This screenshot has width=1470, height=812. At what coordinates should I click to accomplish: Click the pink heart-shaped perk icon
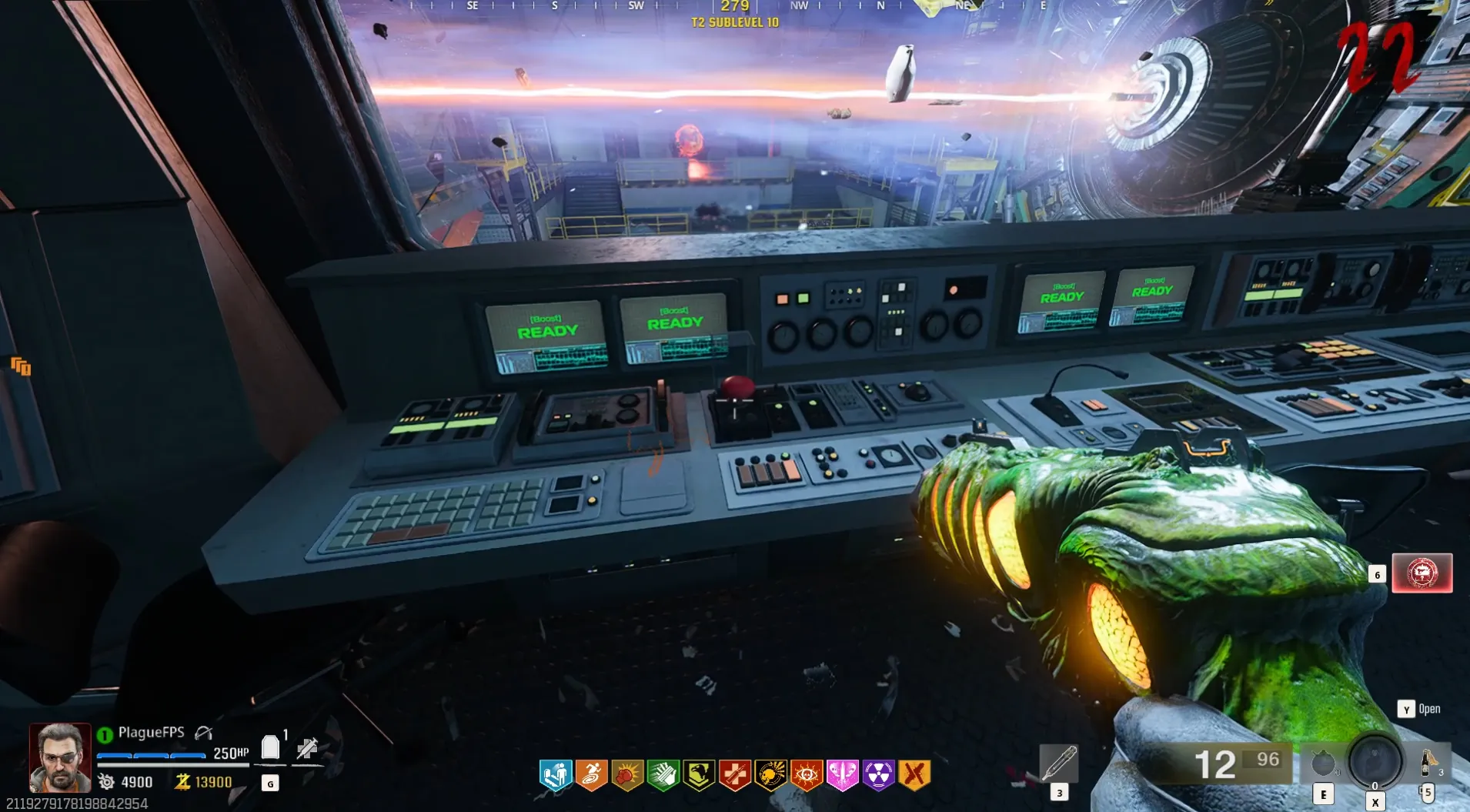point(842,774)
